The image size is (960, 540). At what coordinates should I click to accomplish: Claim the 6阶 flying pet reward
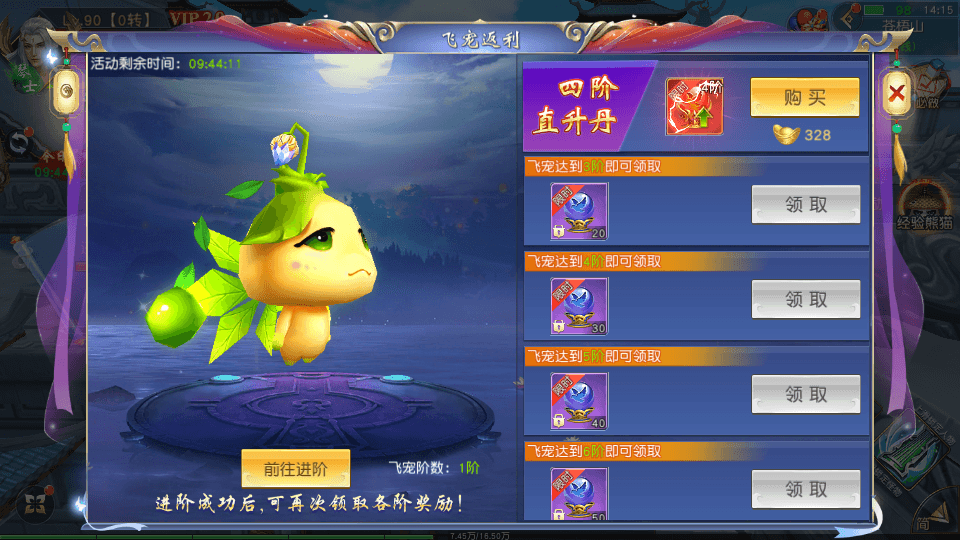click(x=805, y=489)
